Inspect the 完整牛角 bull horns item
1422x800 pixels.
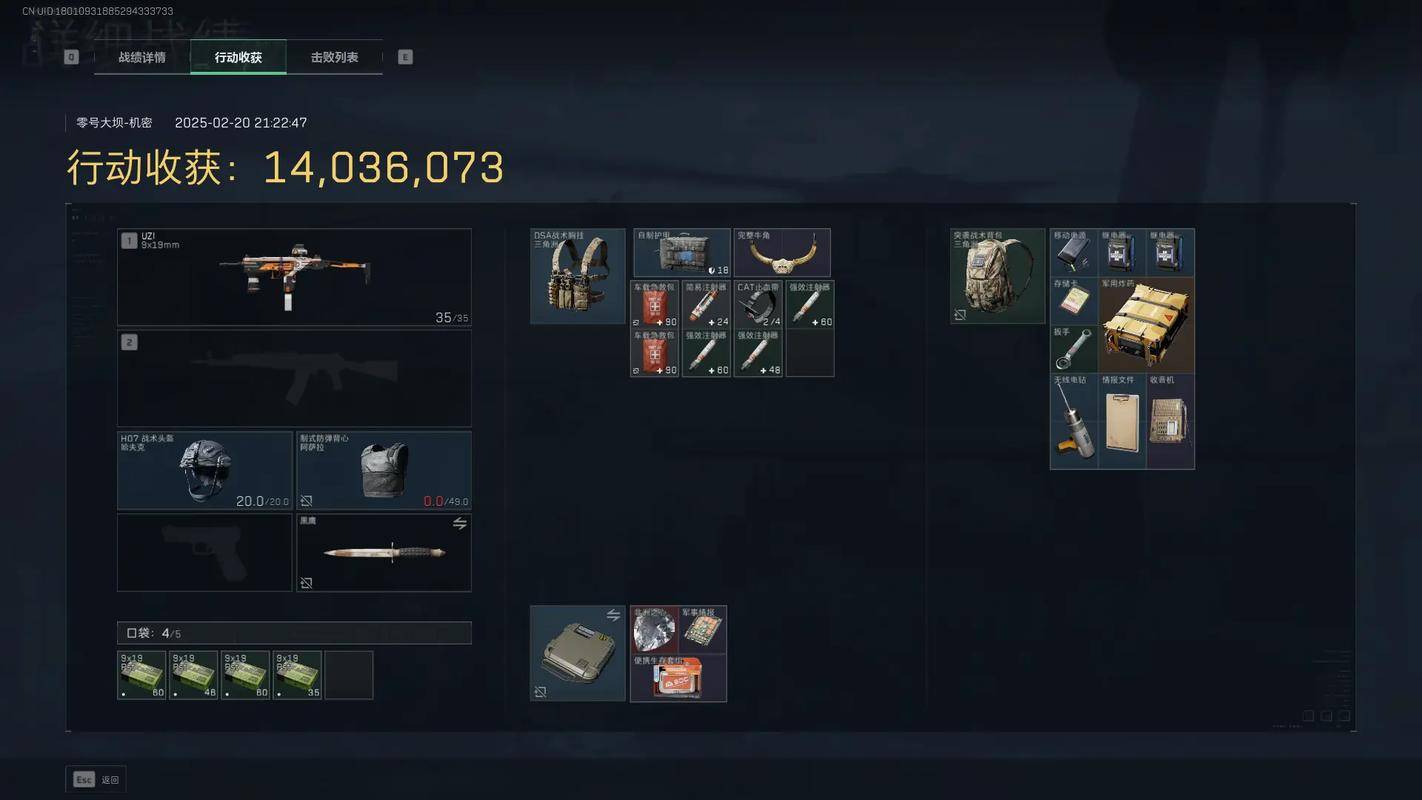[x=782, y=253]
